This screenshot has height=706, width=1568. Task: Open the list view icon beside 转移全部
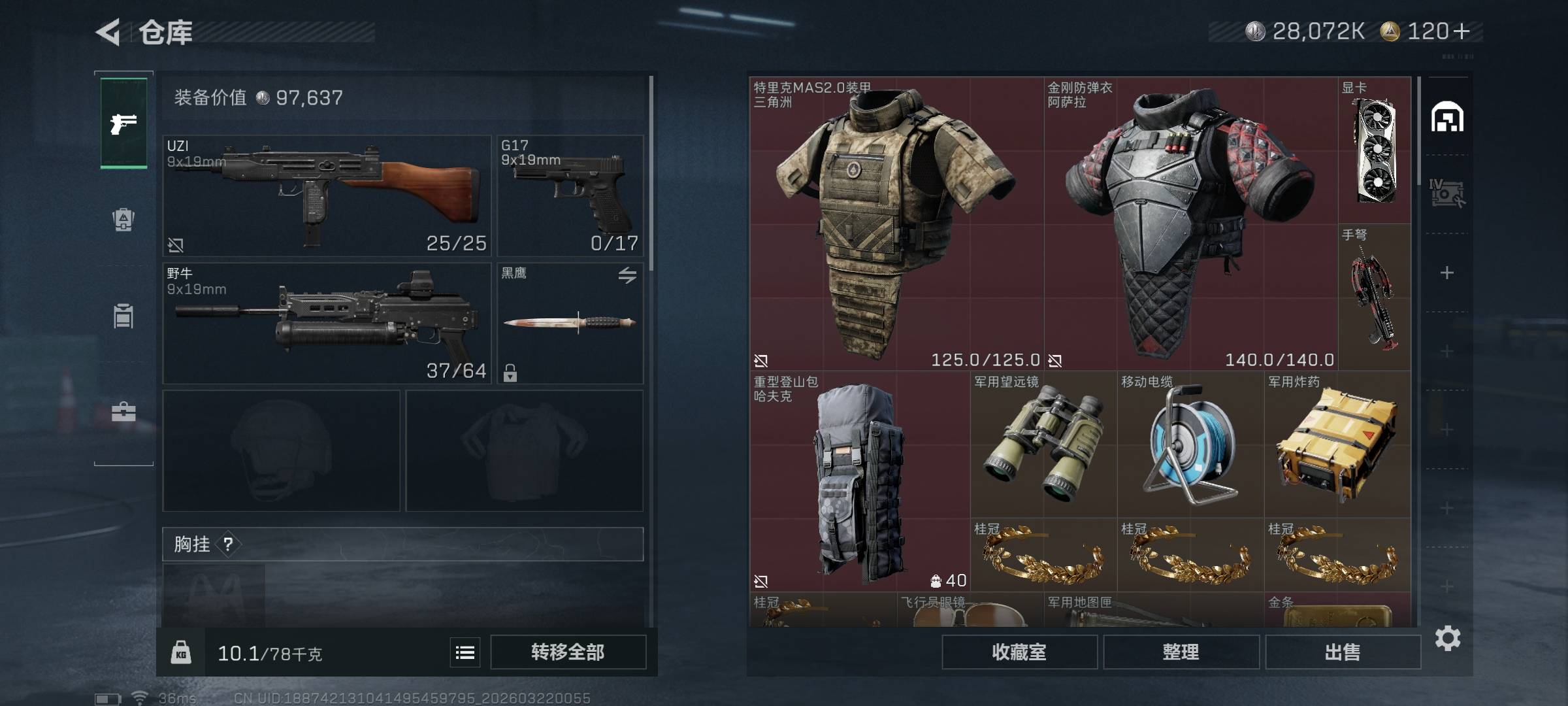(x=465, y=652)
